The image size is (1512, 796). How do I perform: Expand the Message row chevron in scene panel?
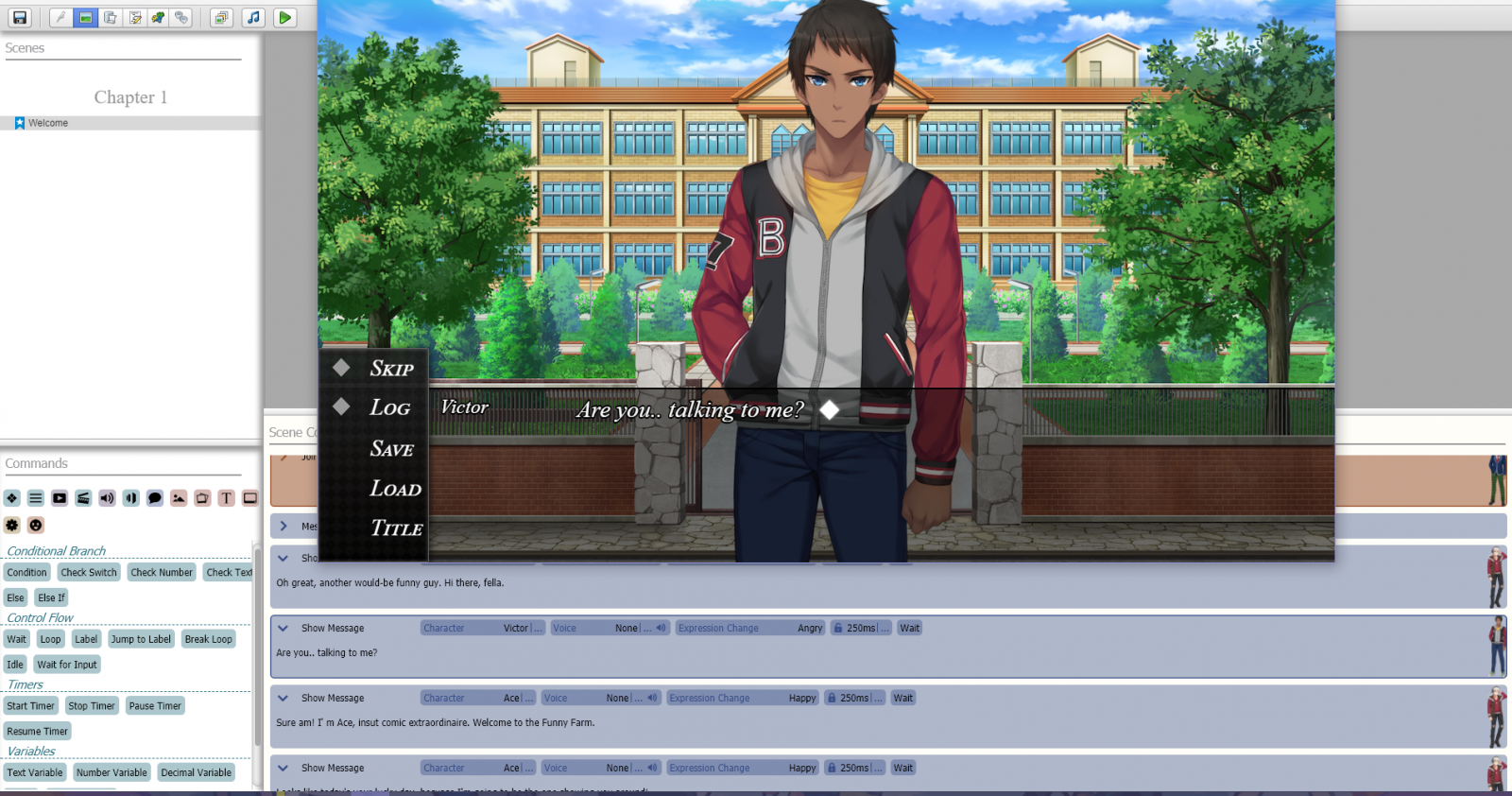click(283, 526)
